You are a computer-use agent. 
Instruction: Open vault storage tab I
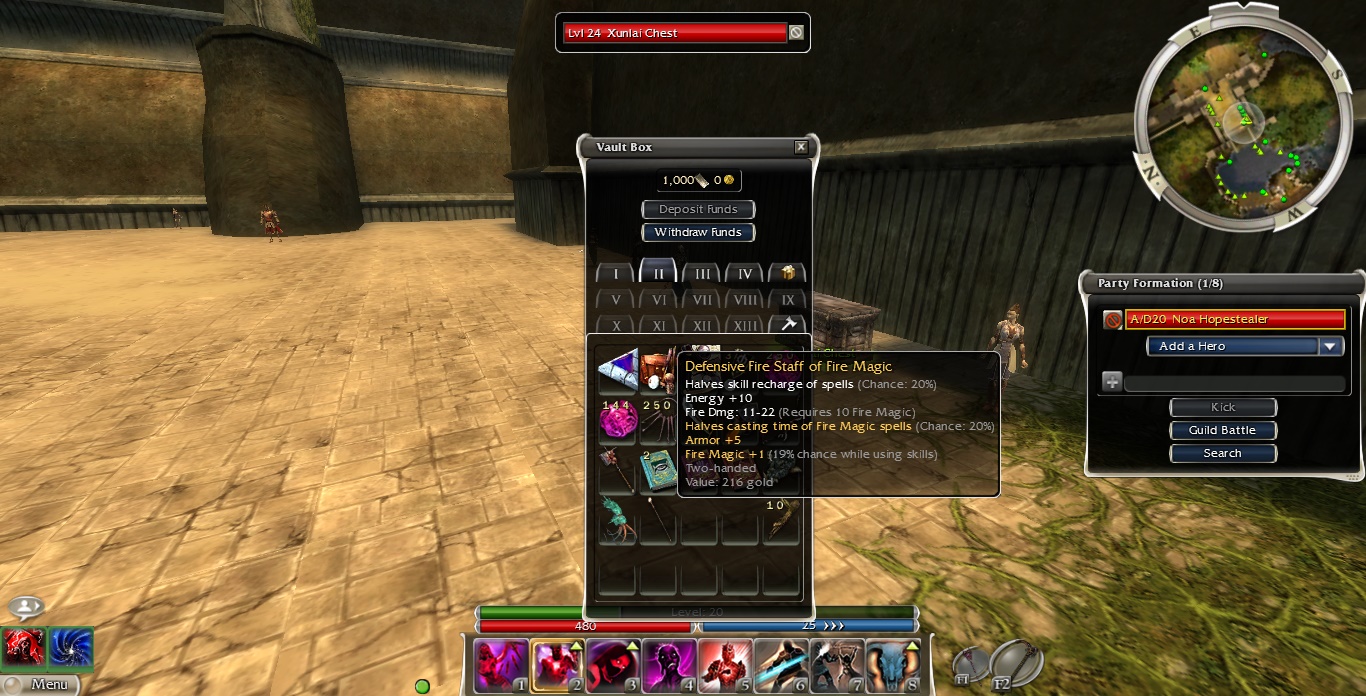click(616, 274)
